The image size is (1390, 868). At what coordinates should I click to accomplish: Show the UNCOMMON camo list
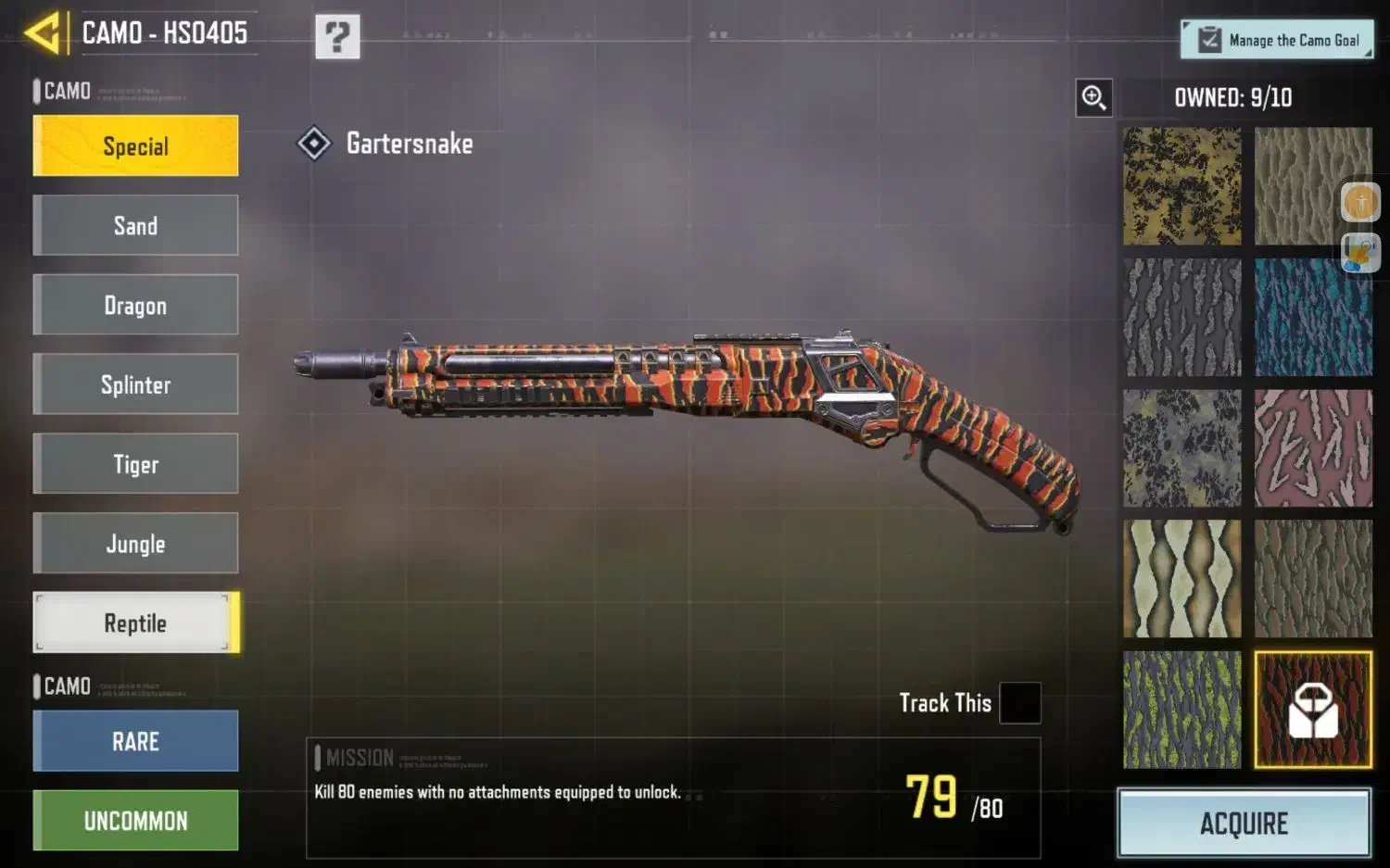(x=135, y=820)
